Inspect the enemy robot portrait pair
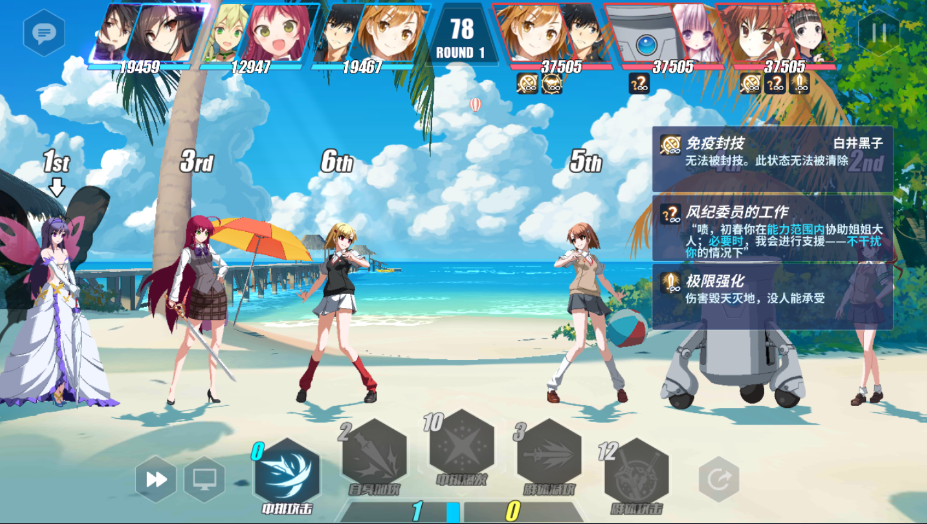The width and height of the screenshot is (927, 524). 668,32
